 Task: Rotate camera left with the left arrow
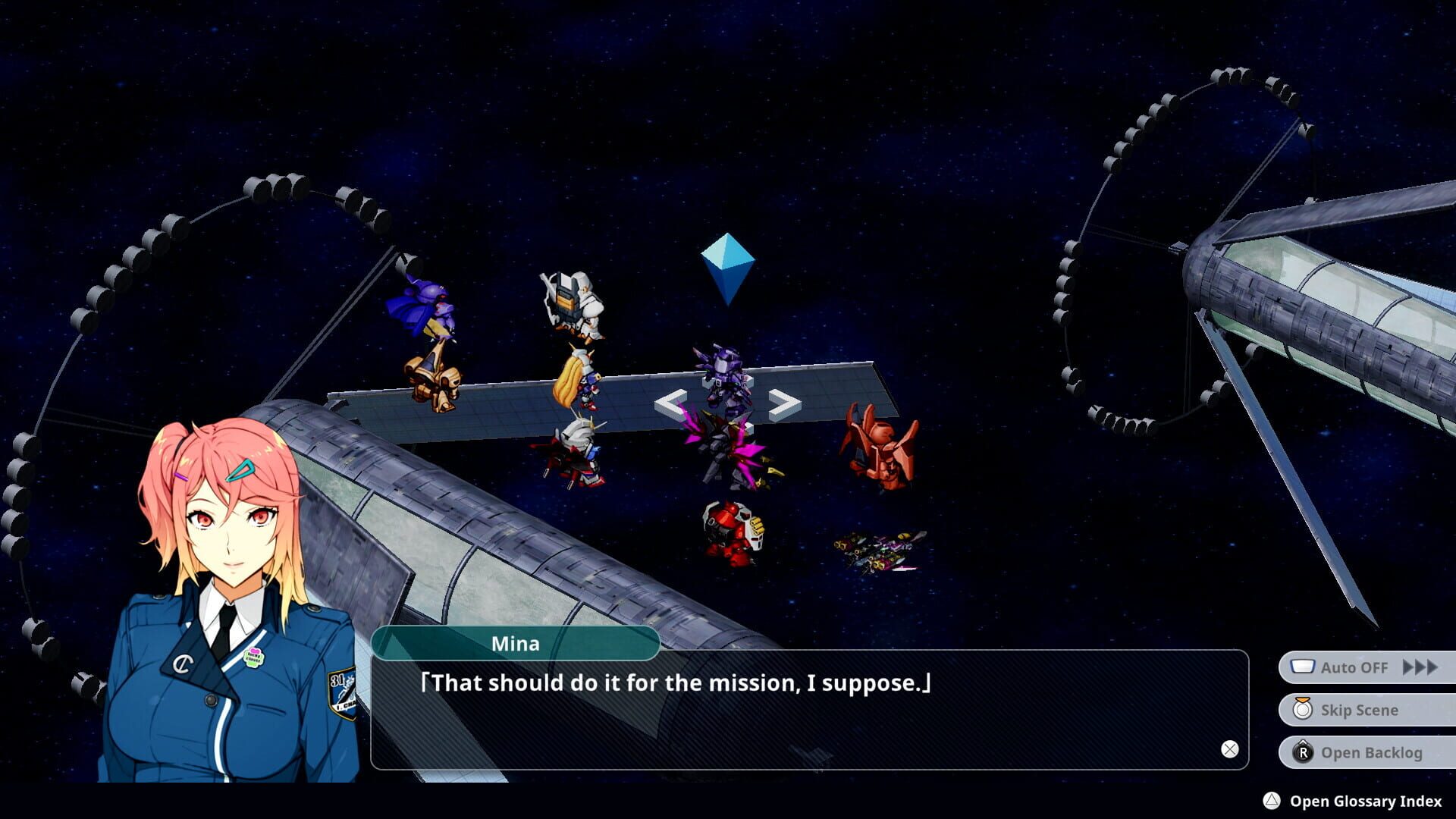[x=670, y=404]
